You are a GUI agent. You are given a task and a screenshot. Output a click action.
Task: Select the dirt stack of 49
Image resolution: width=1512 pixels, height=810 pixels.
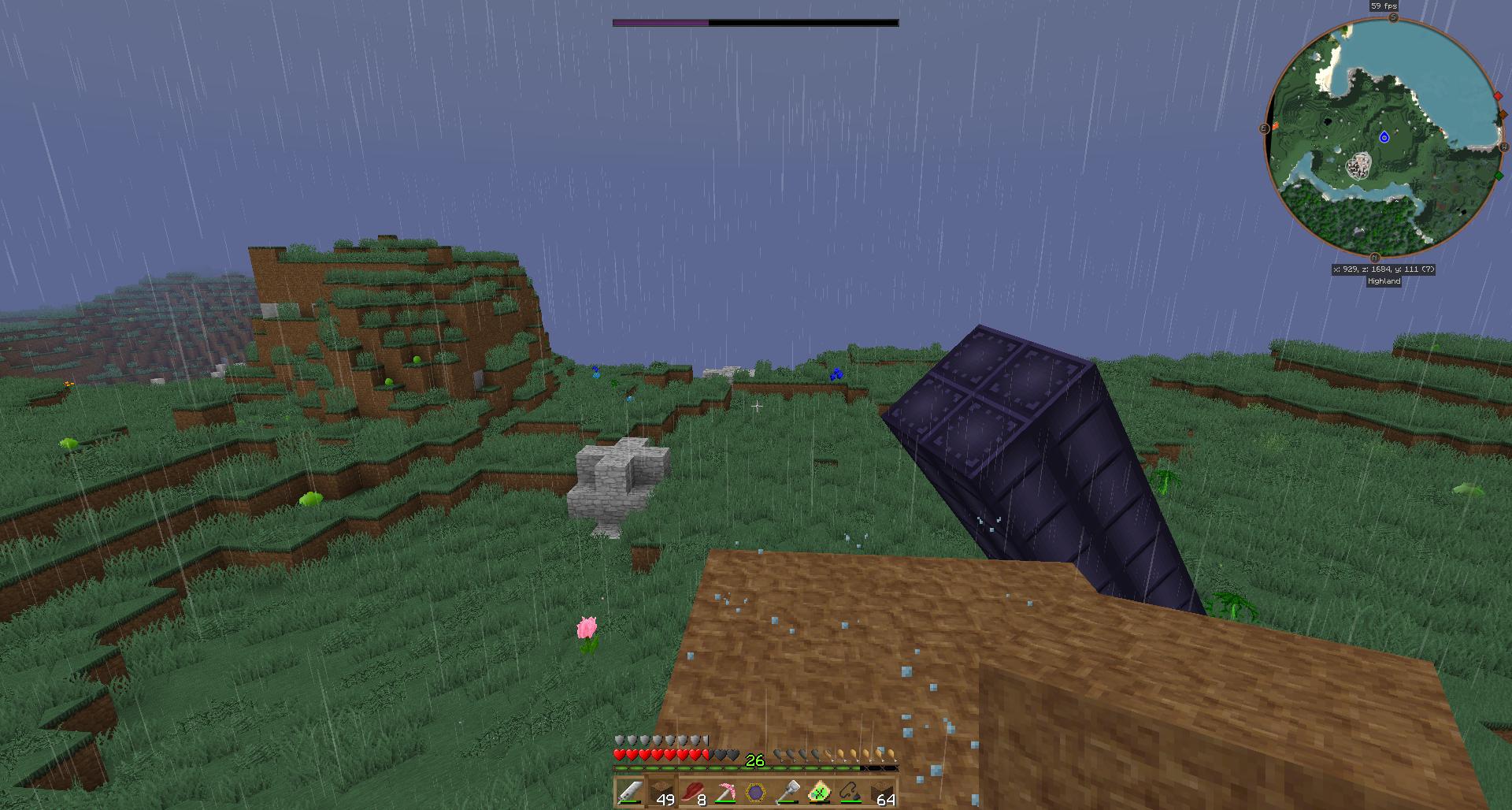point(661,792)
